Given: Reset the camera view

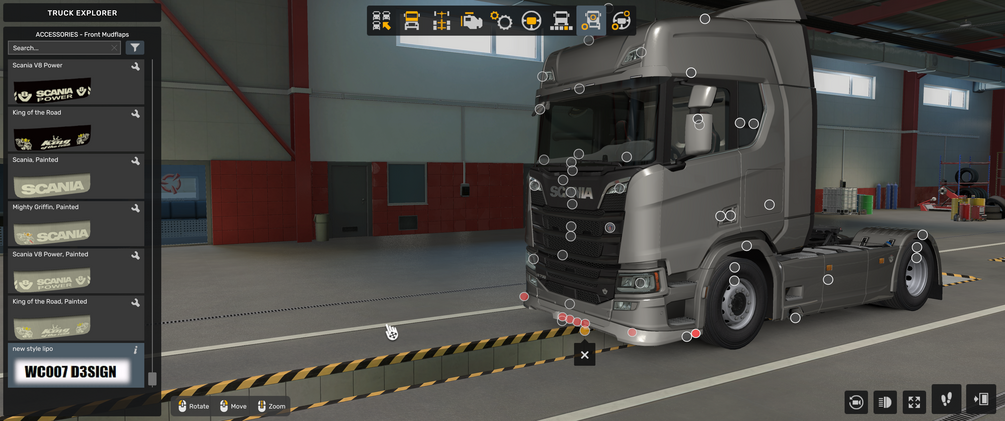Looking at the screenshot, I should click(x=855, y=402).
